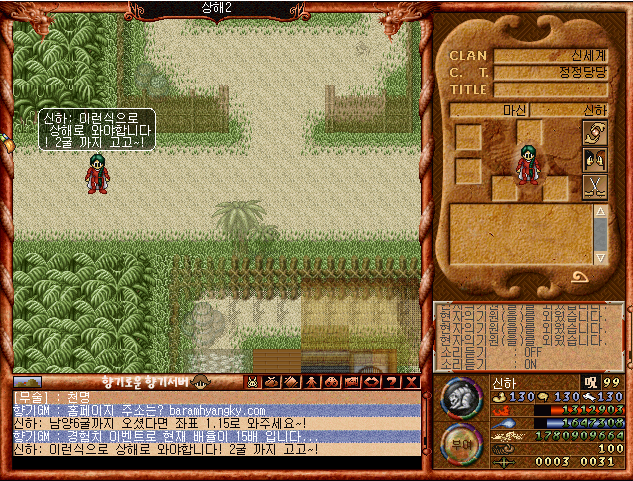Close with the X toolbar button
This screenshot has width=633, height=481.
[410, 381]
